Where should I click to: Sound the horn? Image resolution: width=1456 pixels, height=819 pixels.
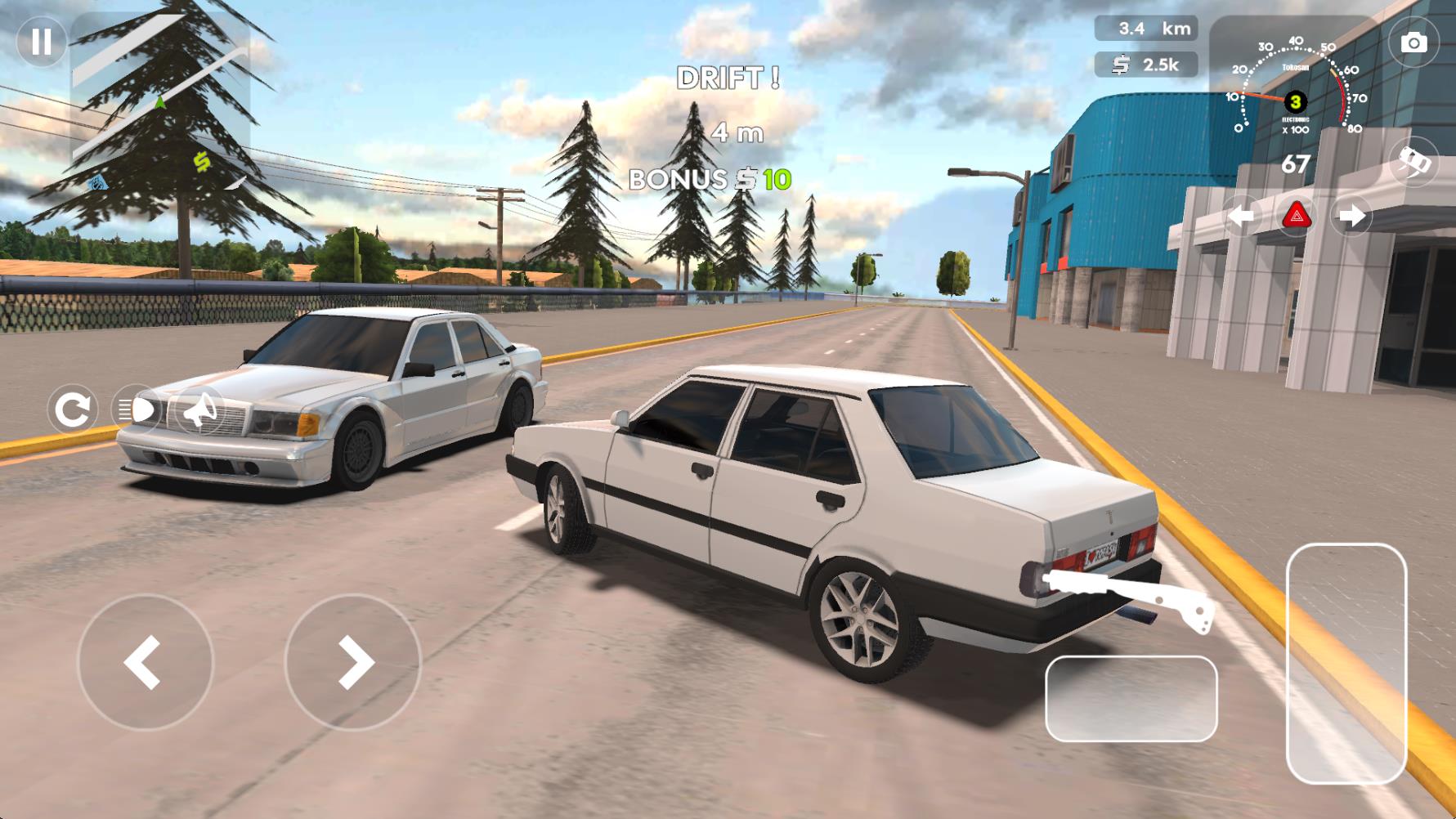pos(199,409)
